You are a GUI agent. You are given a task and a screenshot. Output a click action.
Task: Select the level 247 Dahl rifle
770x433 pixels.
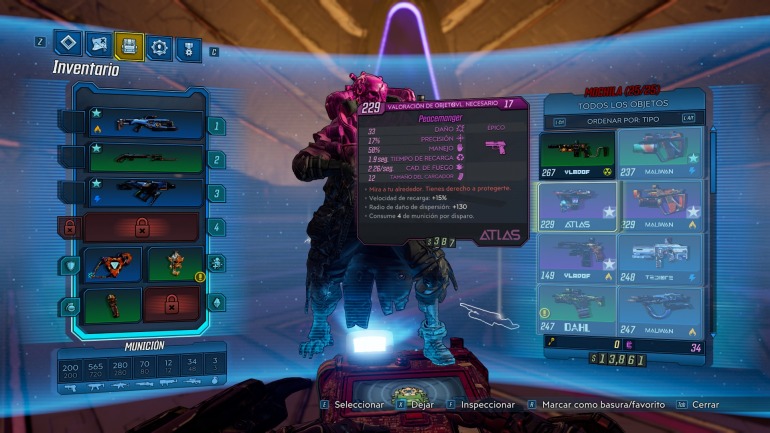[577, 309]
